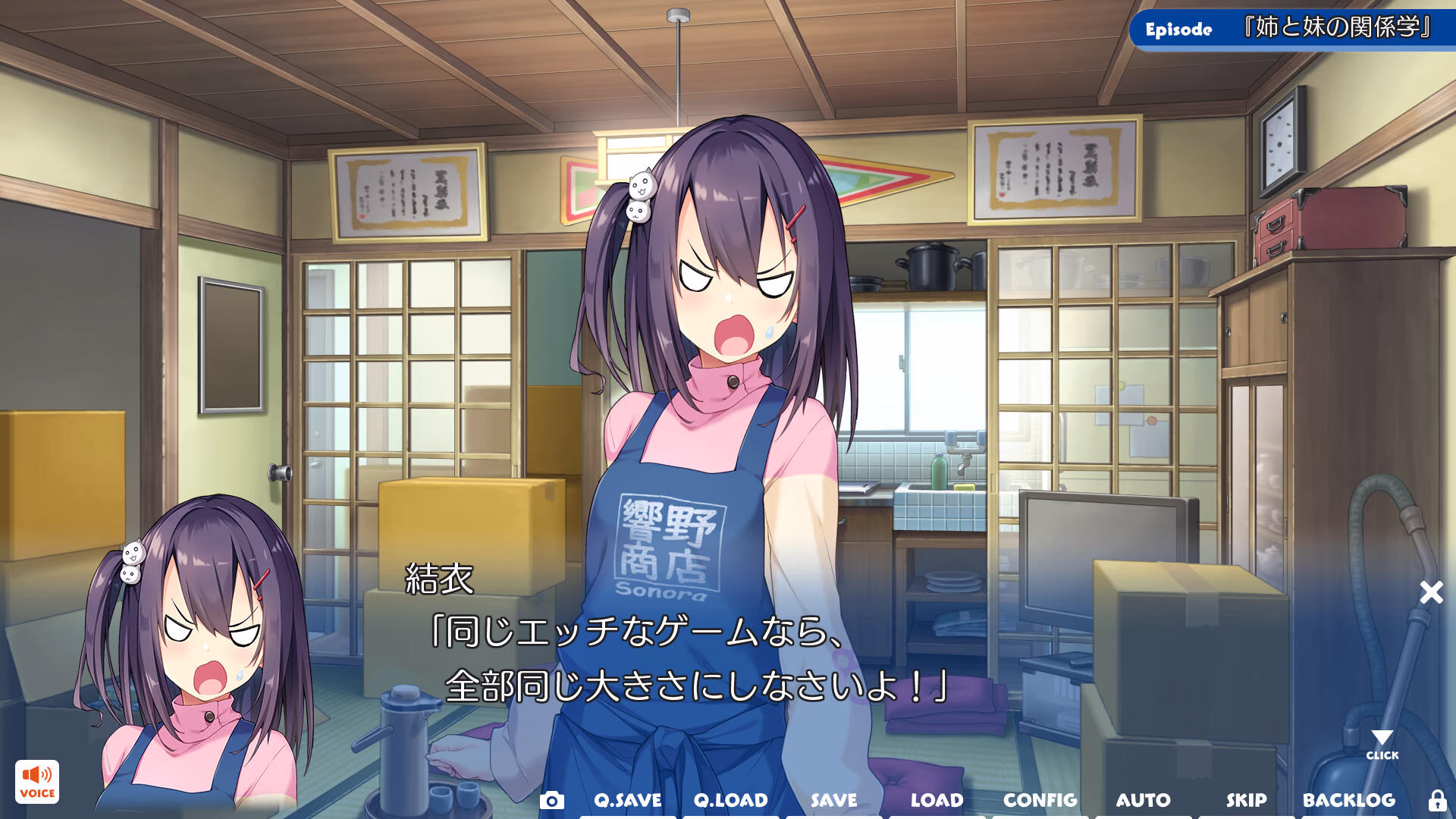Advance dialogue via the CLICK arrow
Viewport: 1456px width, 819px height.
1382,743
